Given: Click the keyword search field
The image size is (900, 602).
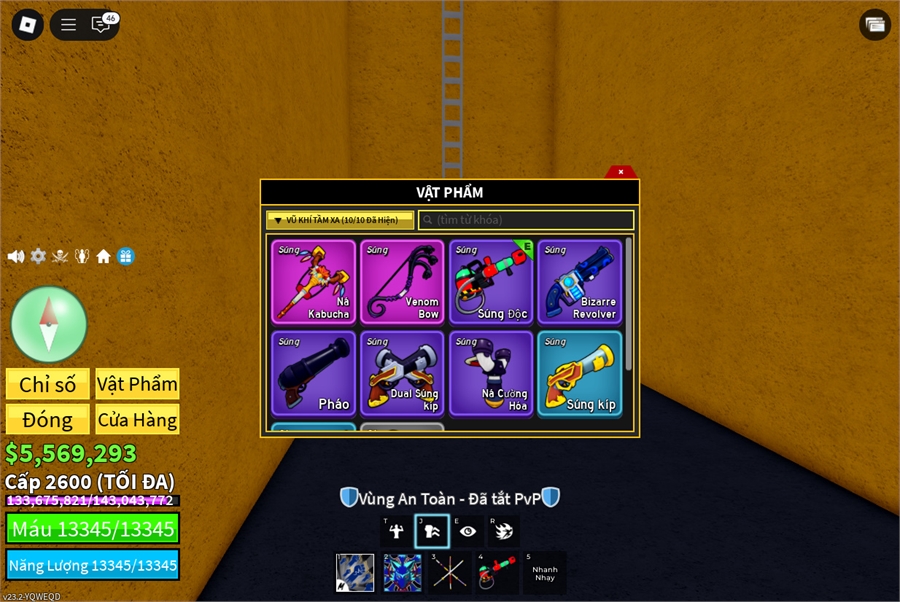Looking at the screenshot, I should (526, 220).
